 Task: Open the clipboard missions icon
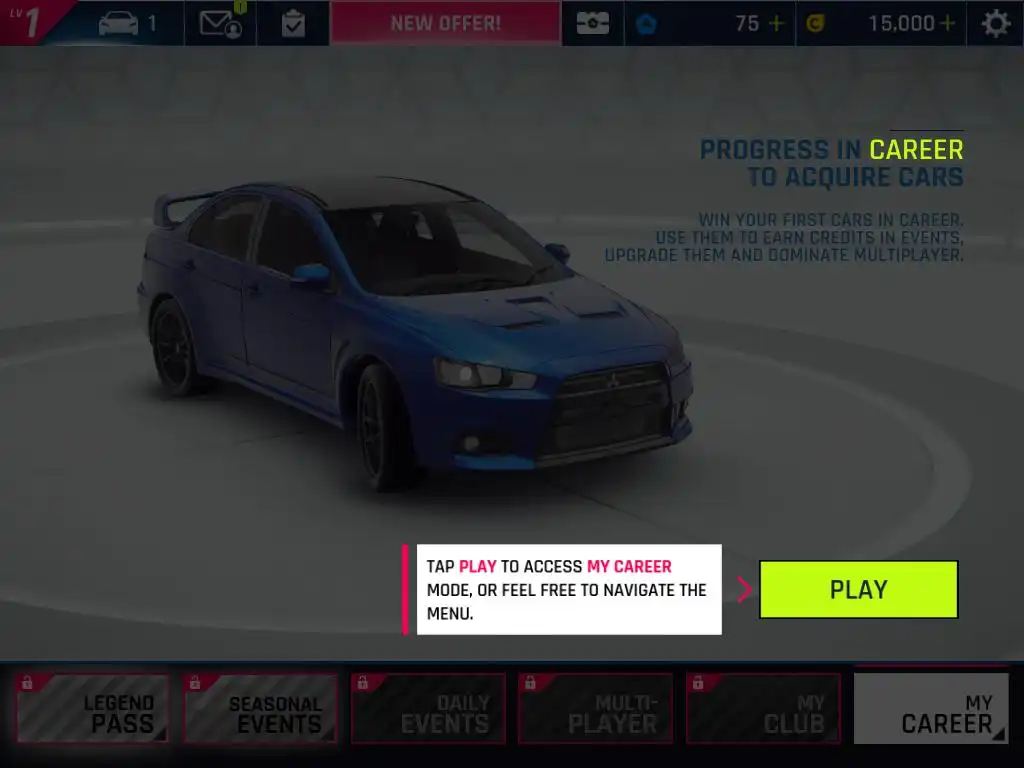[x=293, y=23]
